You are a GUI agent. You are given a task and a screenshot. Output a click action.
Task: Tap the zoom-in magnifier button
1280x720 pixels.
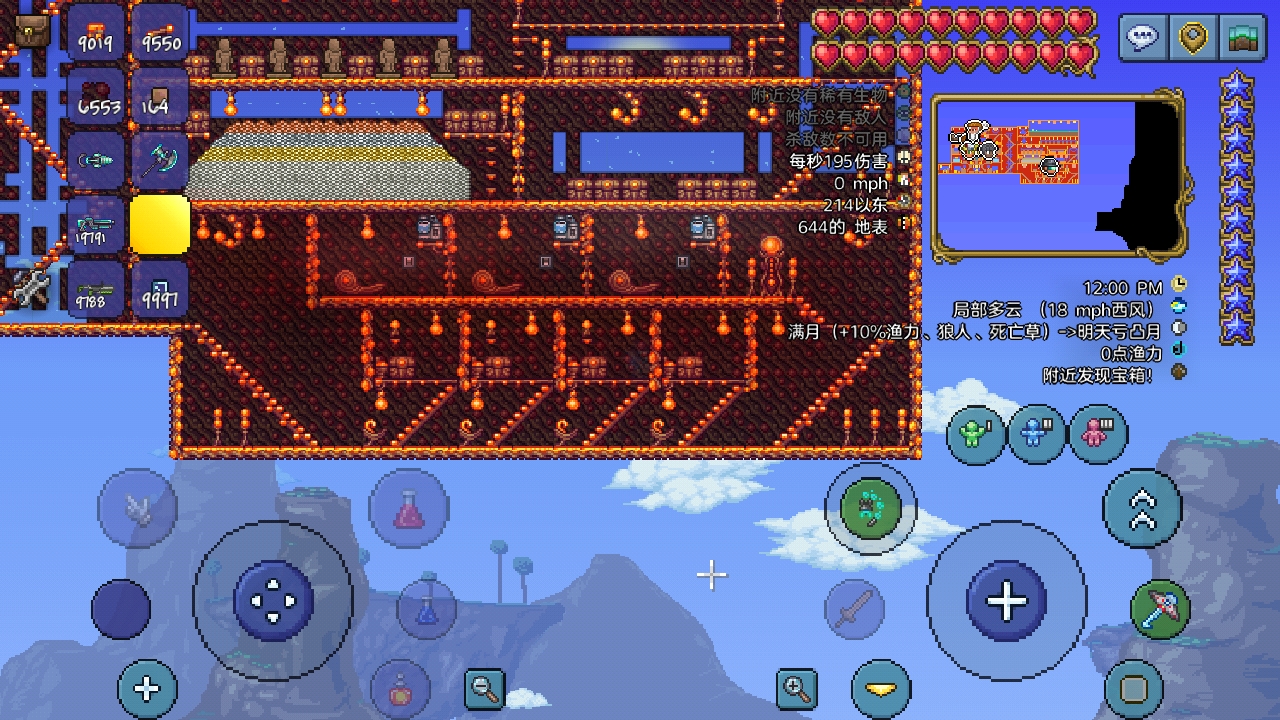[x=797, y=688]
